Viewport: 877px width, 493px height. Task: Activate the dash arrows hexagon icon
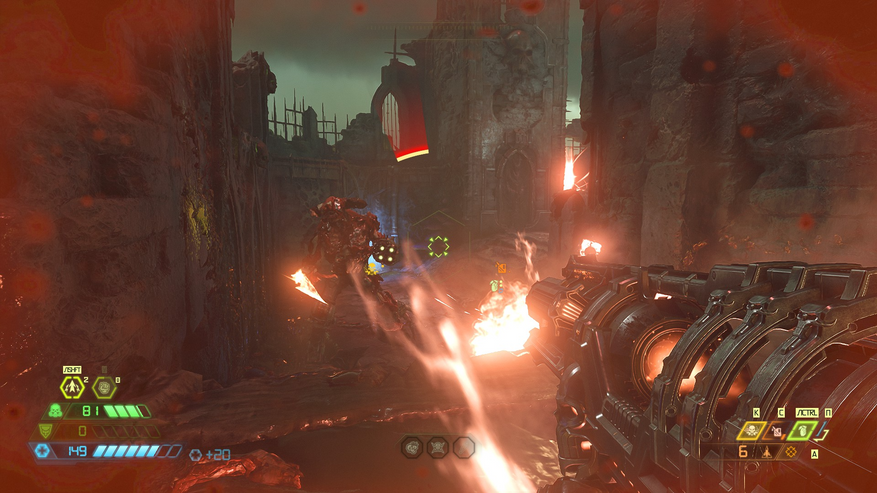(x=72, y=388)
